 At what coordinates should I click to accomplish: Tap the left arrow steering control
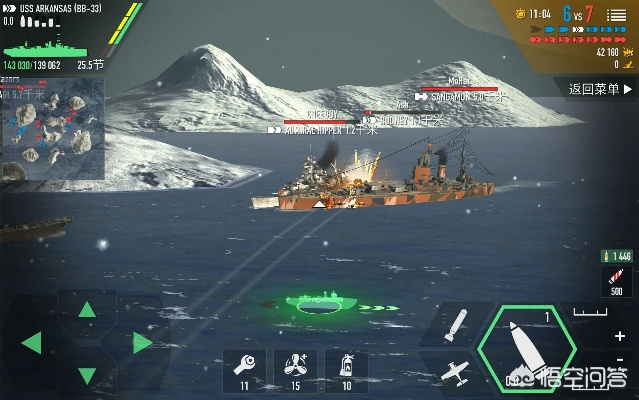click(x=31, y=343)
